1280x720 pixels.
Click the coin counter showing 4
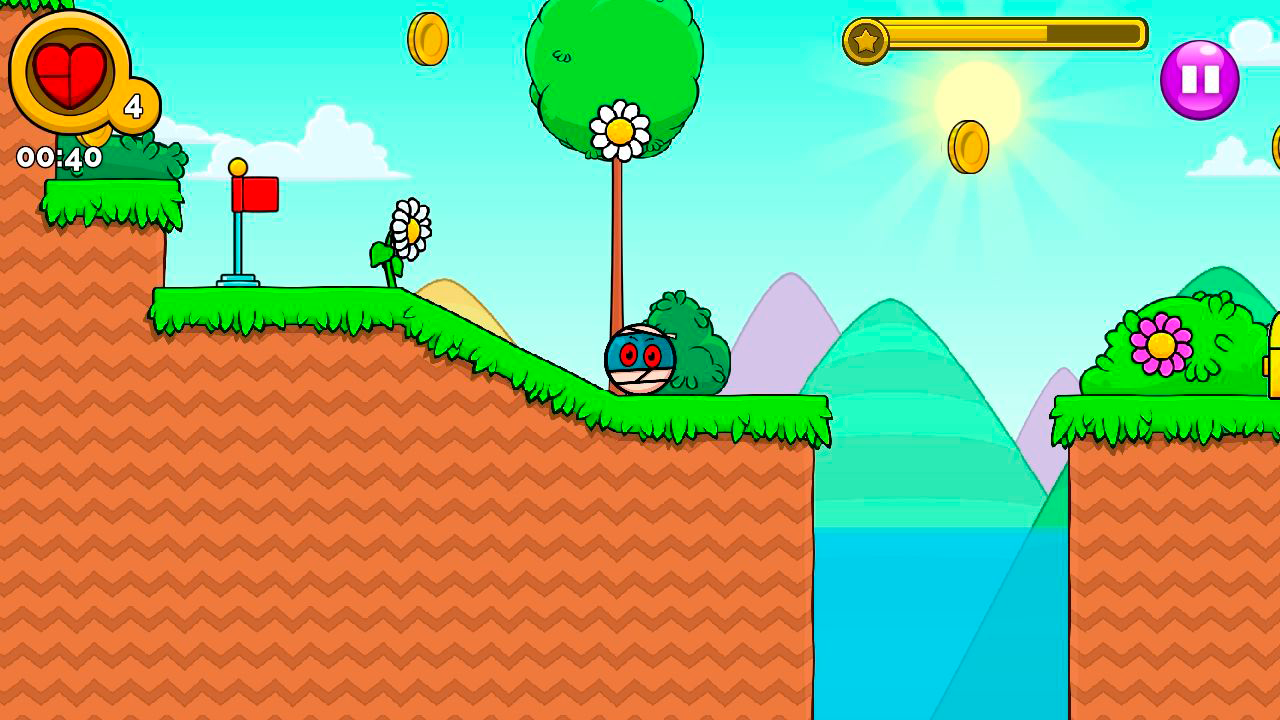click(x=131, y=107)
